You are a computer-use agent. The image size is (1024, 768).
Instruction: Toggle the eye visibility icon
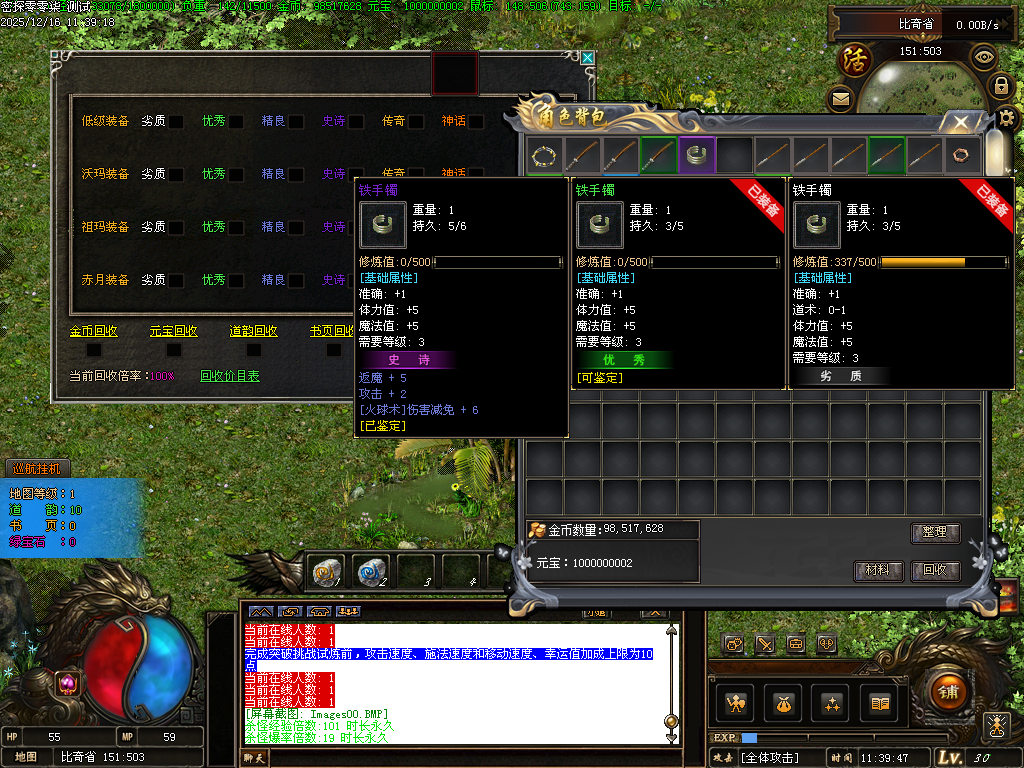(x=984, y=57)
